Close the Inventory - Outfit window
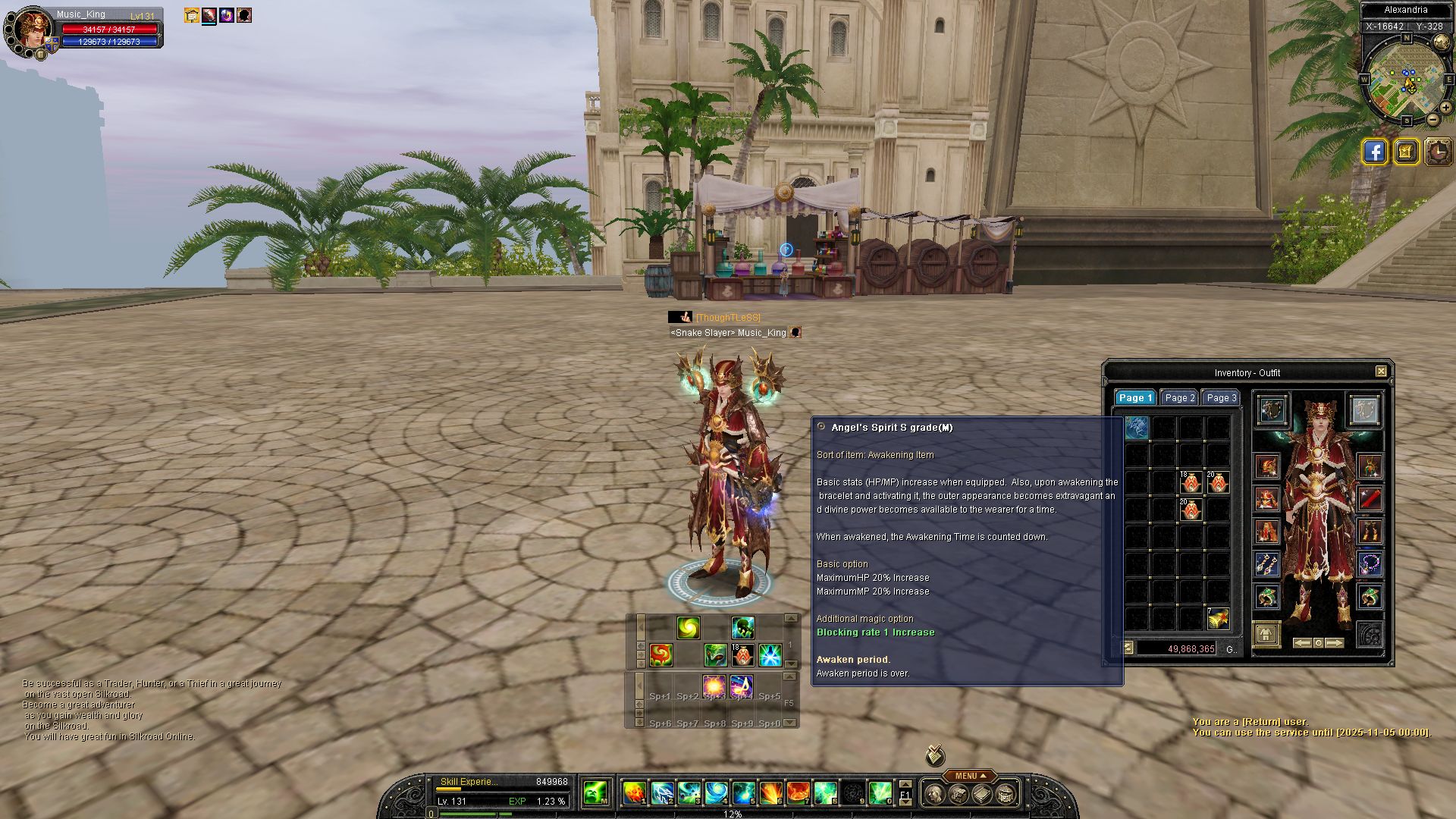Viewport: 1456px width, 819px height. click(x=1381, y=372)
